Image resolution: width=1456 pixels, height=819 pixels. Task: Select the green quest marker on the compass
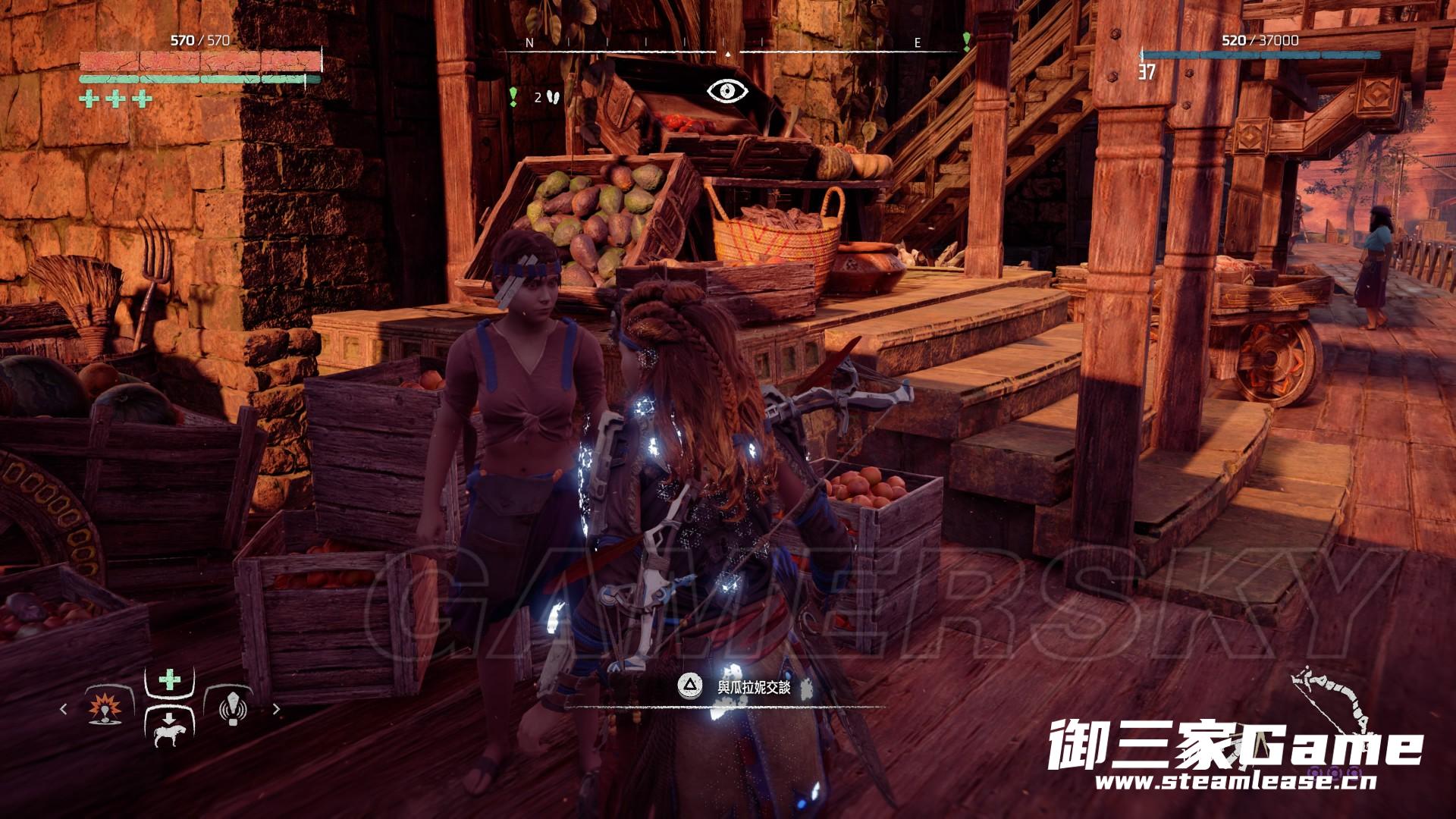(966, 40)
